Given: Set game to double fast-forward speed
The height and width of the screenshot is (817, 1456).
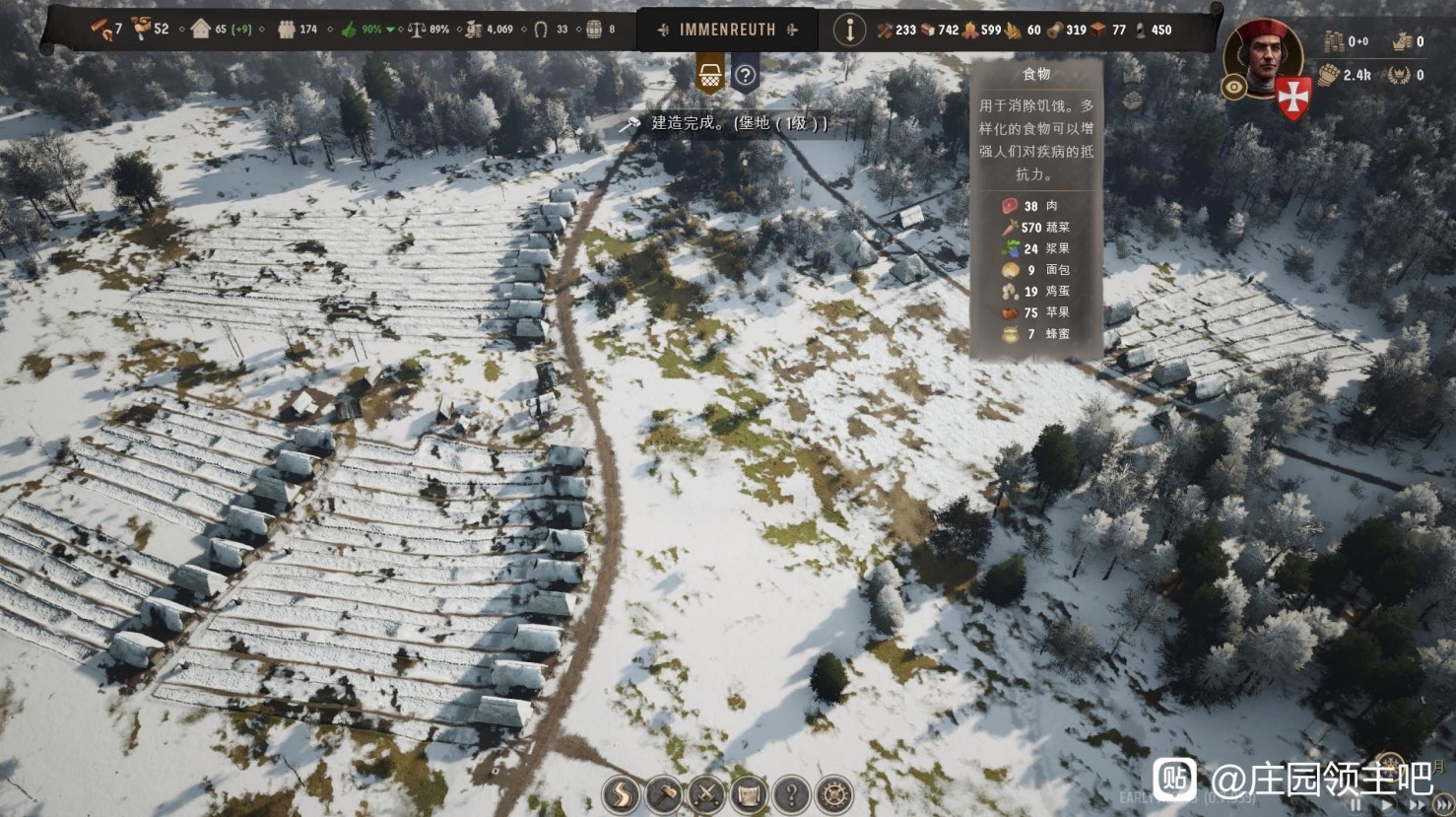Looking at the screenshot, I should (x=1416, y=805).
